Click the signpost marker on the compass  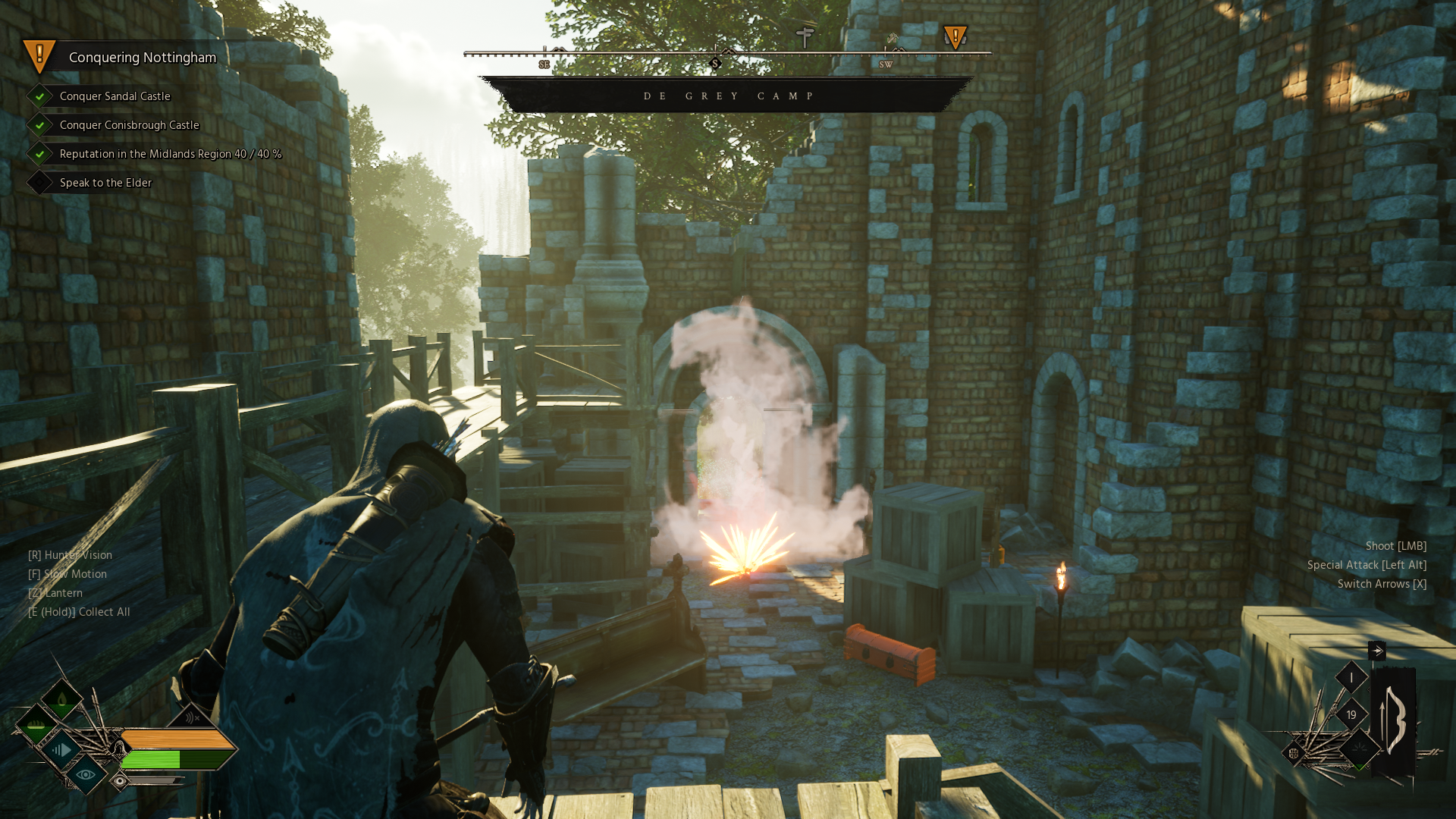click(805, 36)
